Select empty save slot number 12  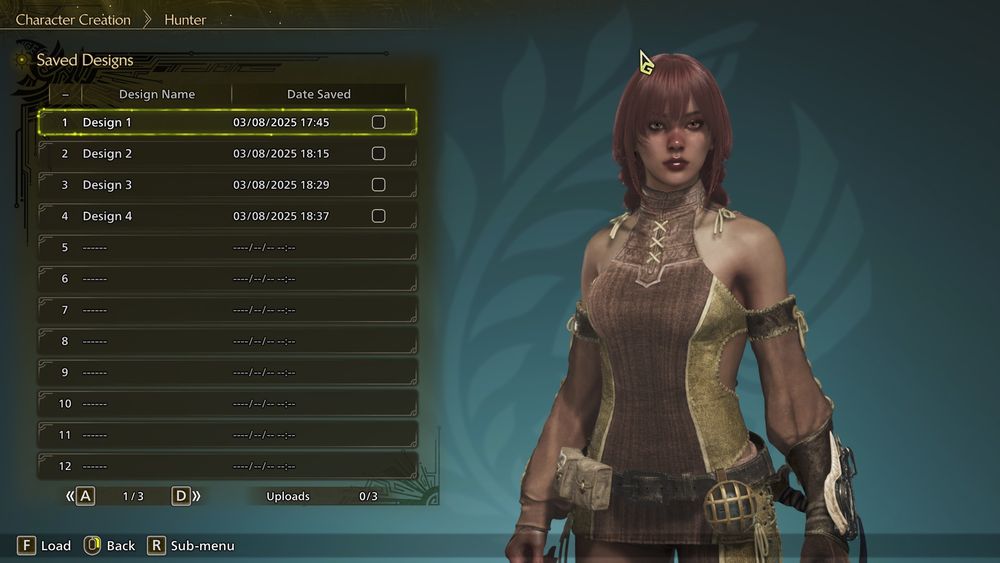227,466
